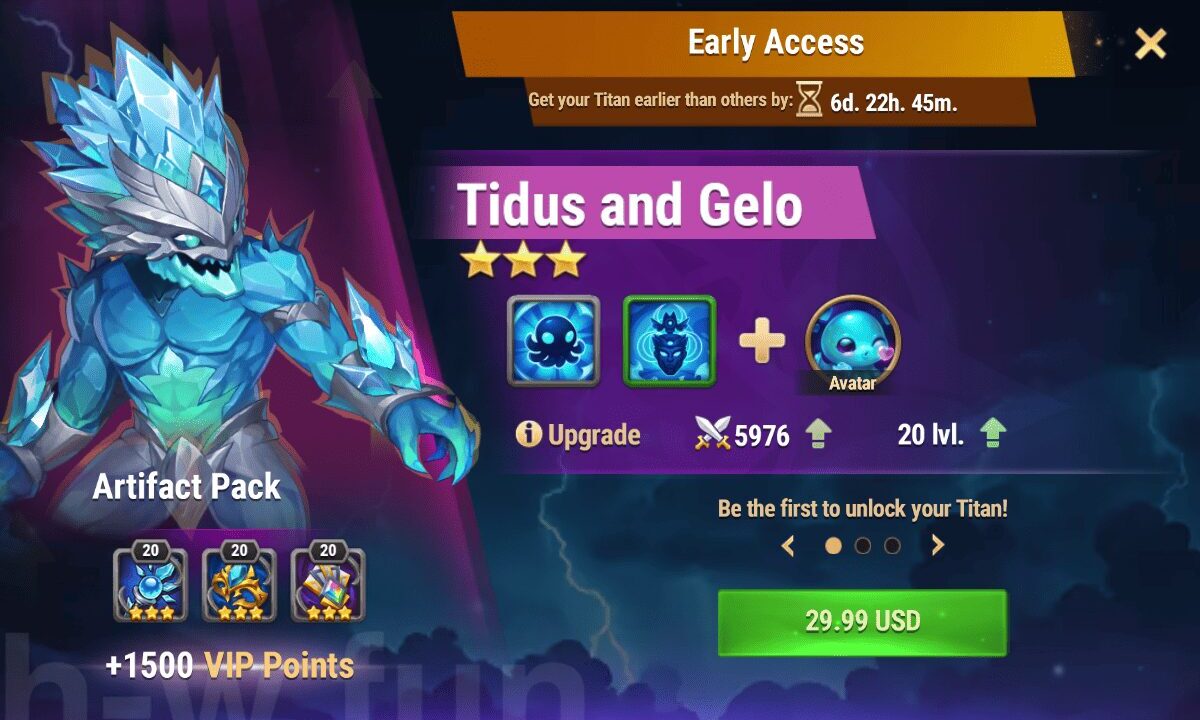
Task: Open the Upgrade info icon
Action: coord(529,435)
